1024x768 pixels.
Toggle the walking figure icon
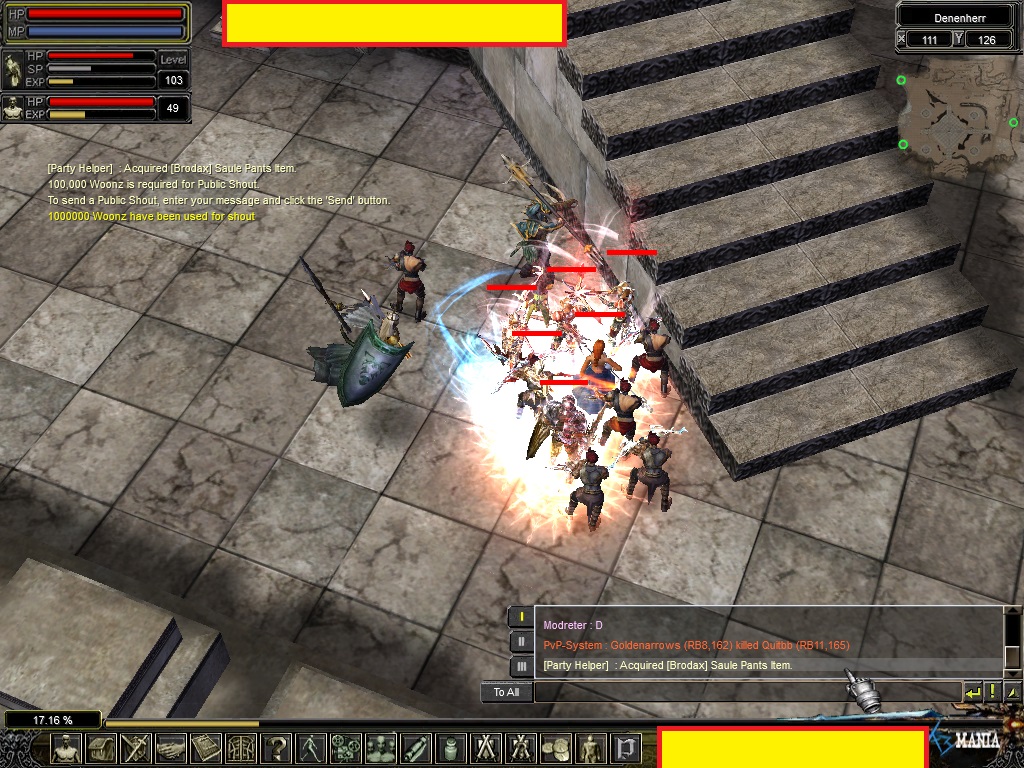312,748
